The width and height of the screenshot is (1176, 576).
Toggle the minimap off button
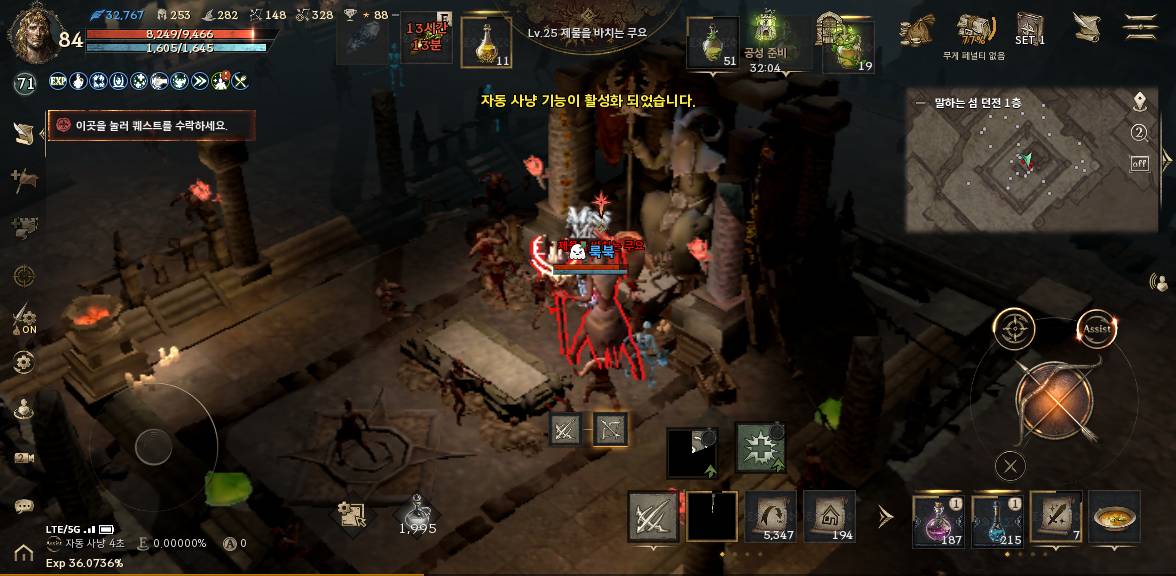tap(1139, 163)
